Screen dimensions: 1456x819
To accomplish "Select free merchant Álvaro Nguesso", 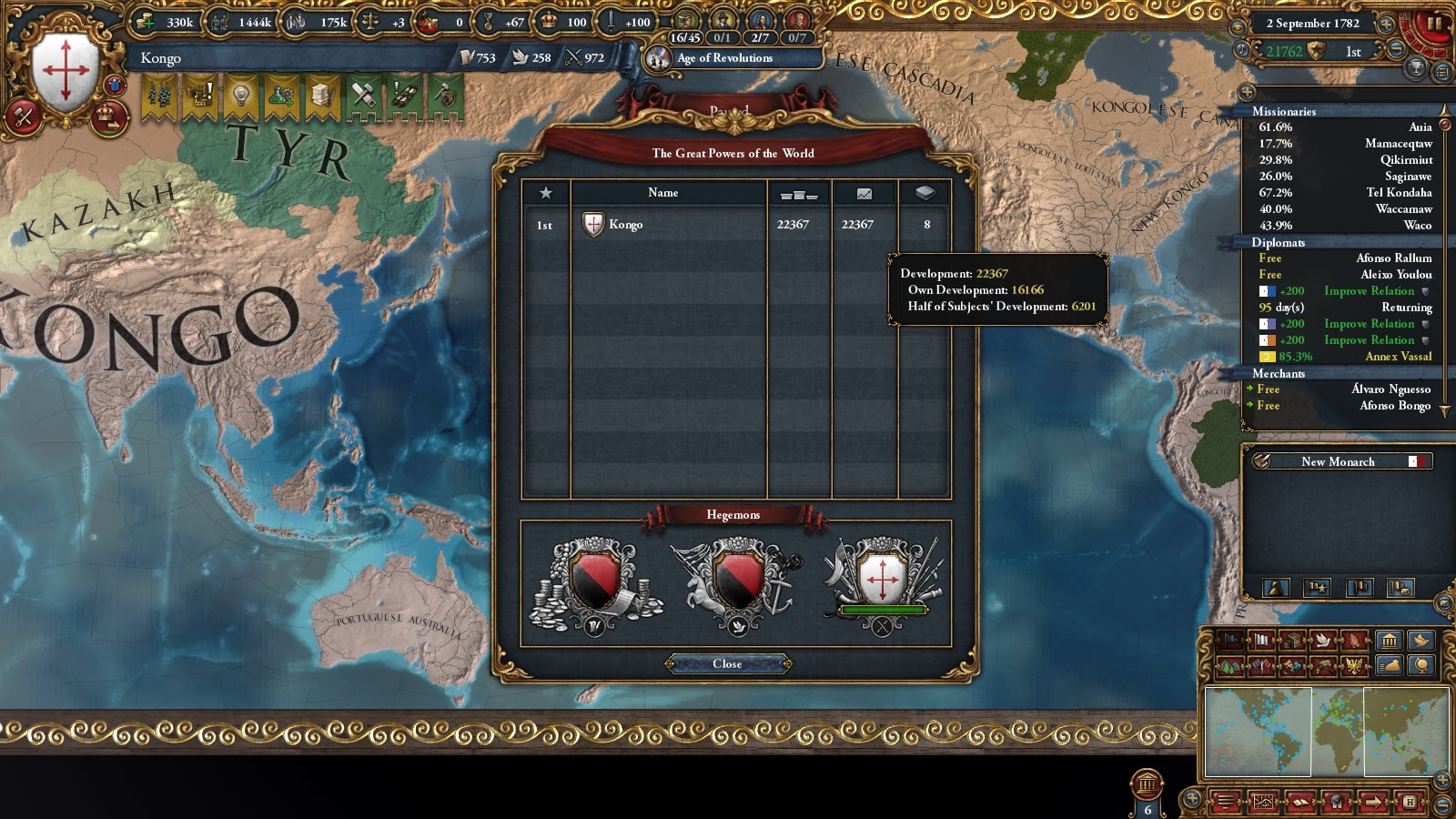I will 1345,389.
